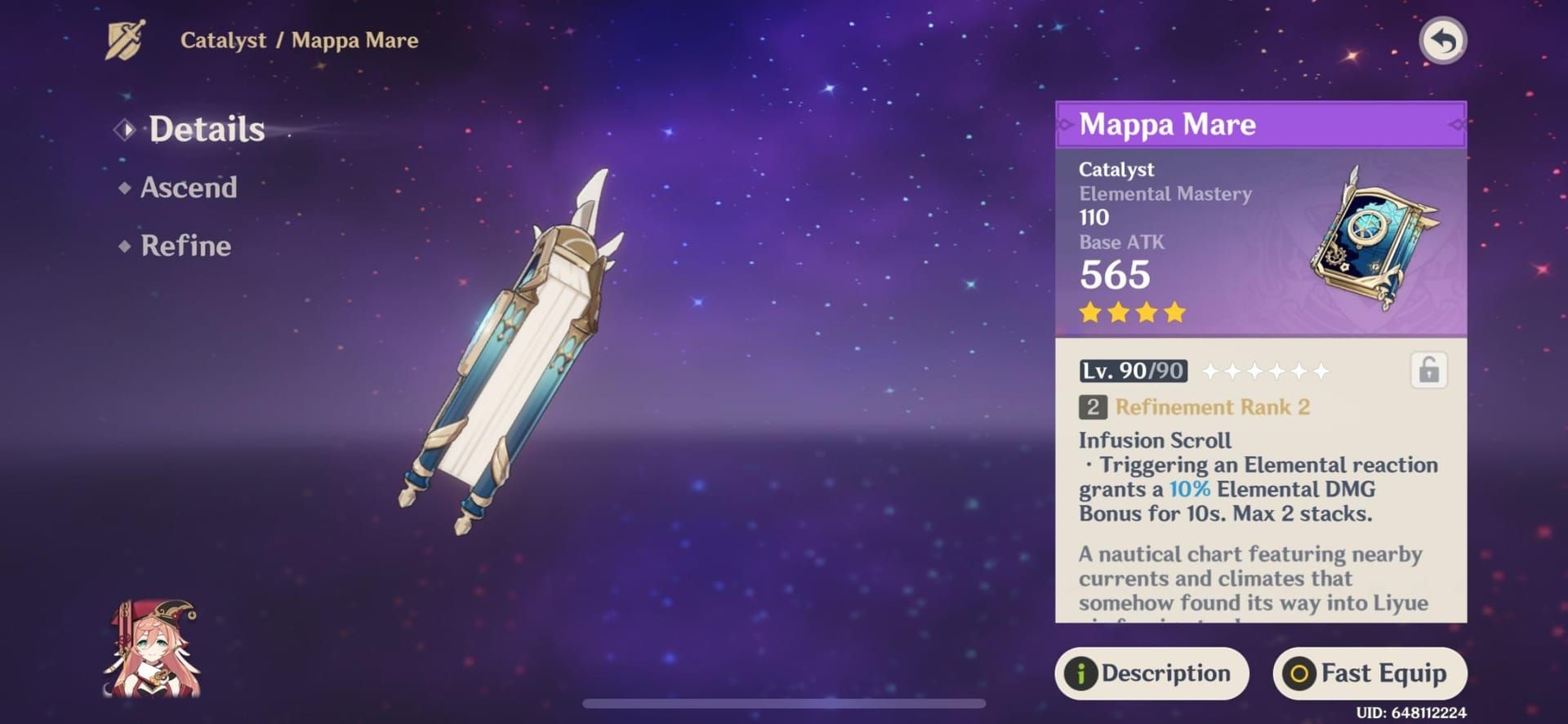Open the weapon Description
This screenshot has width=1568, height=724.
[1151, 673]
